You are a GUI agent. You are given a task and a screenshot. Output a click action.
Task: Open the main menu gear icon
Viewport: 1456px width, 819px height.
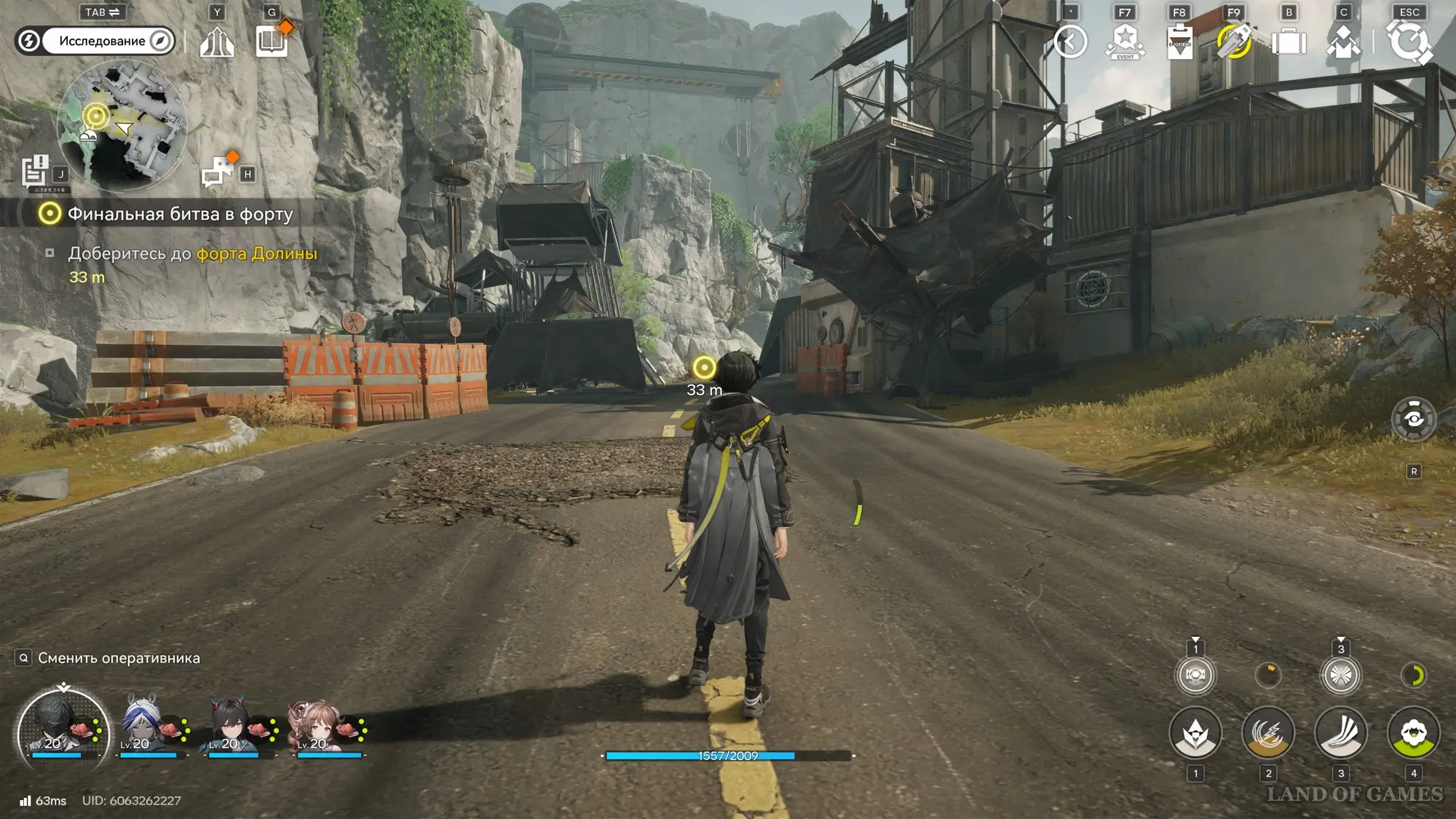coord(1409,41)
